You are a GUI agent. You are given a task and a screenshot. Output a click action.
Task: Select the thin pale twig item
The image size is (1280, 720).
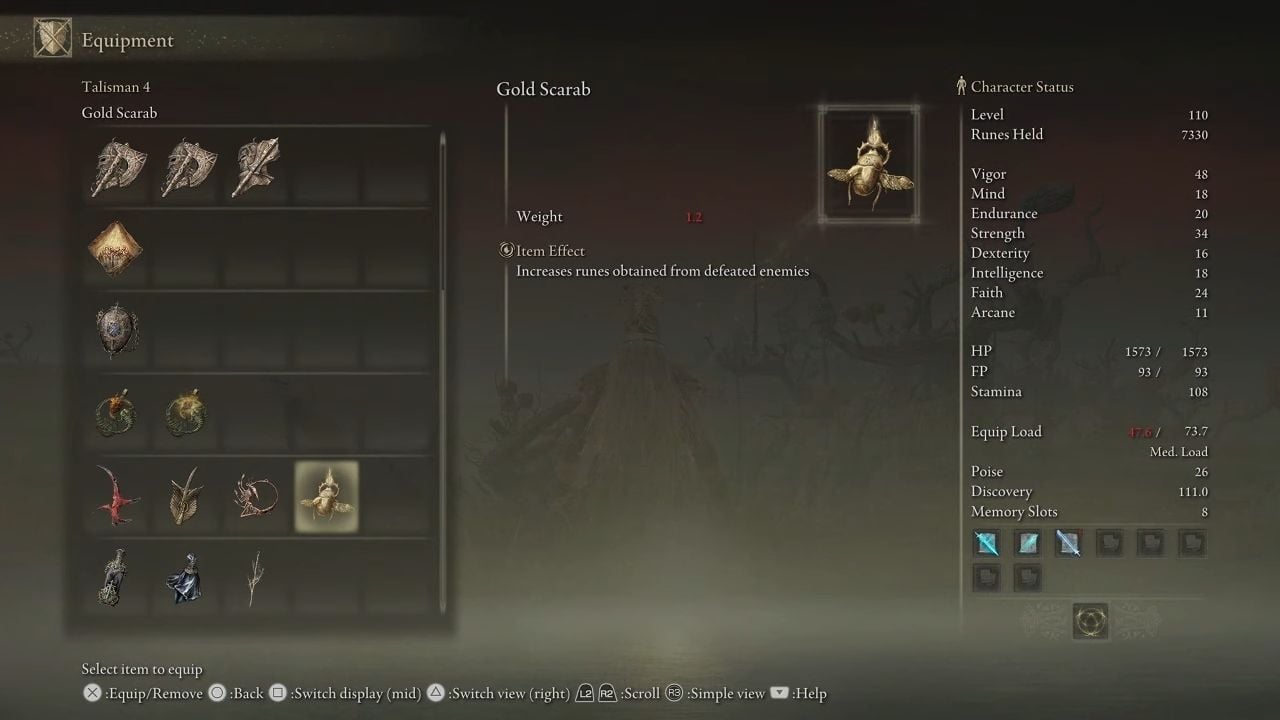(x=256, y=577)
